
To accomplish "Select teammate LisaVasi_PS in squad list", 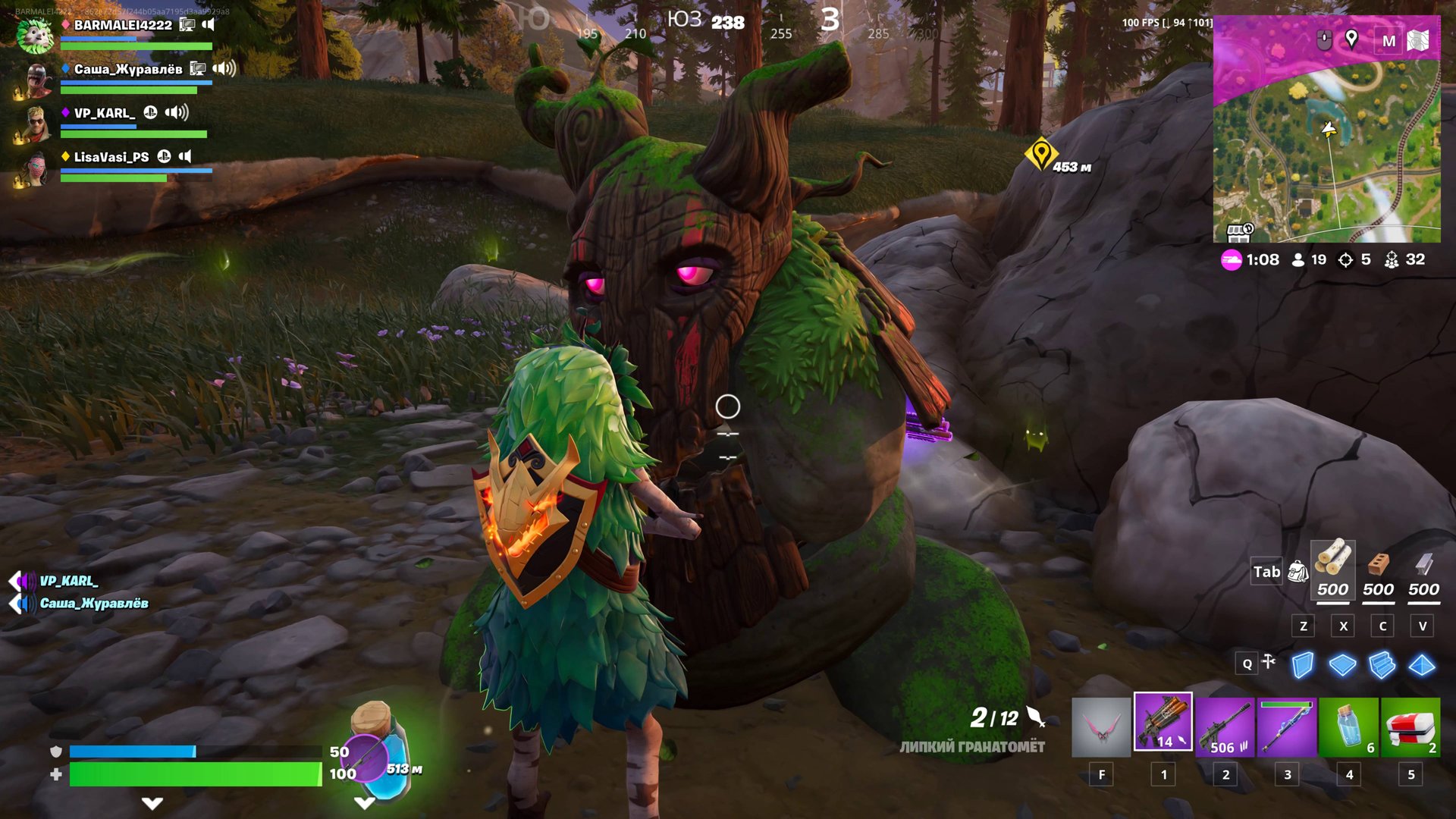I will click(x=111, y=157).
